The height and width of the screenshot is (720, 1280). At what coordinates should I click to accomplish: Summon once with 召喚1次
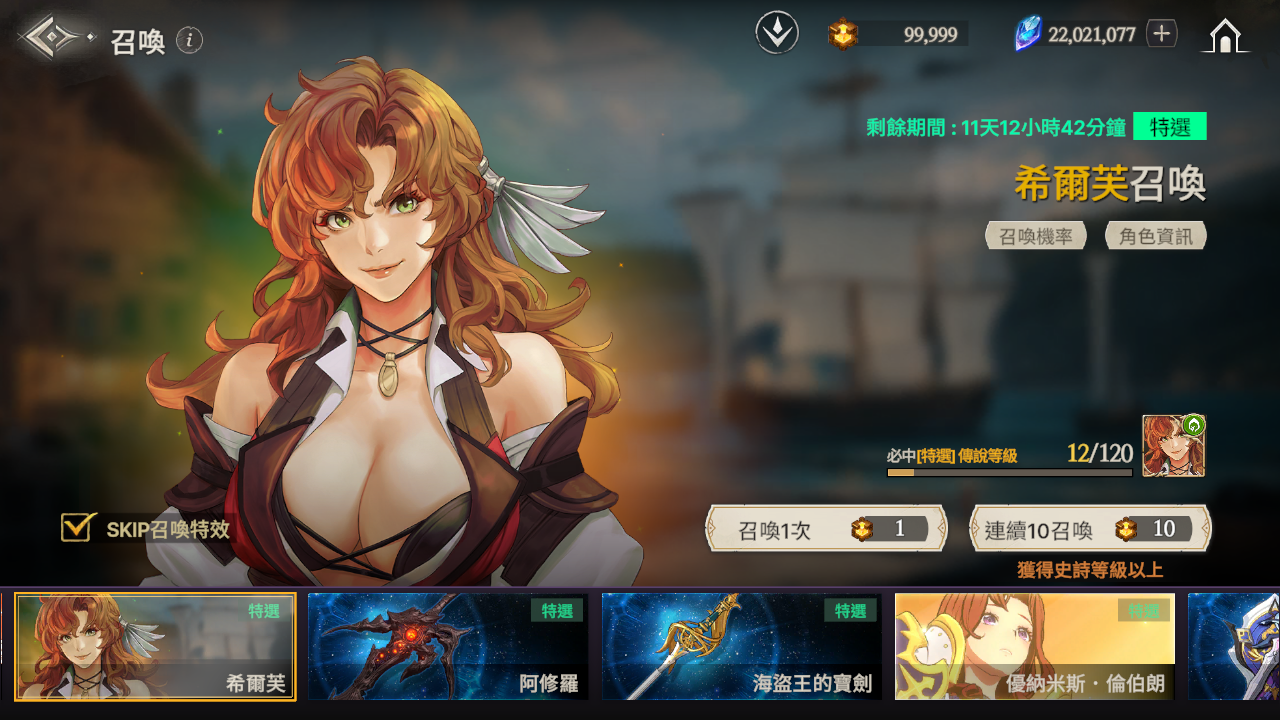[x=827, y=529]
